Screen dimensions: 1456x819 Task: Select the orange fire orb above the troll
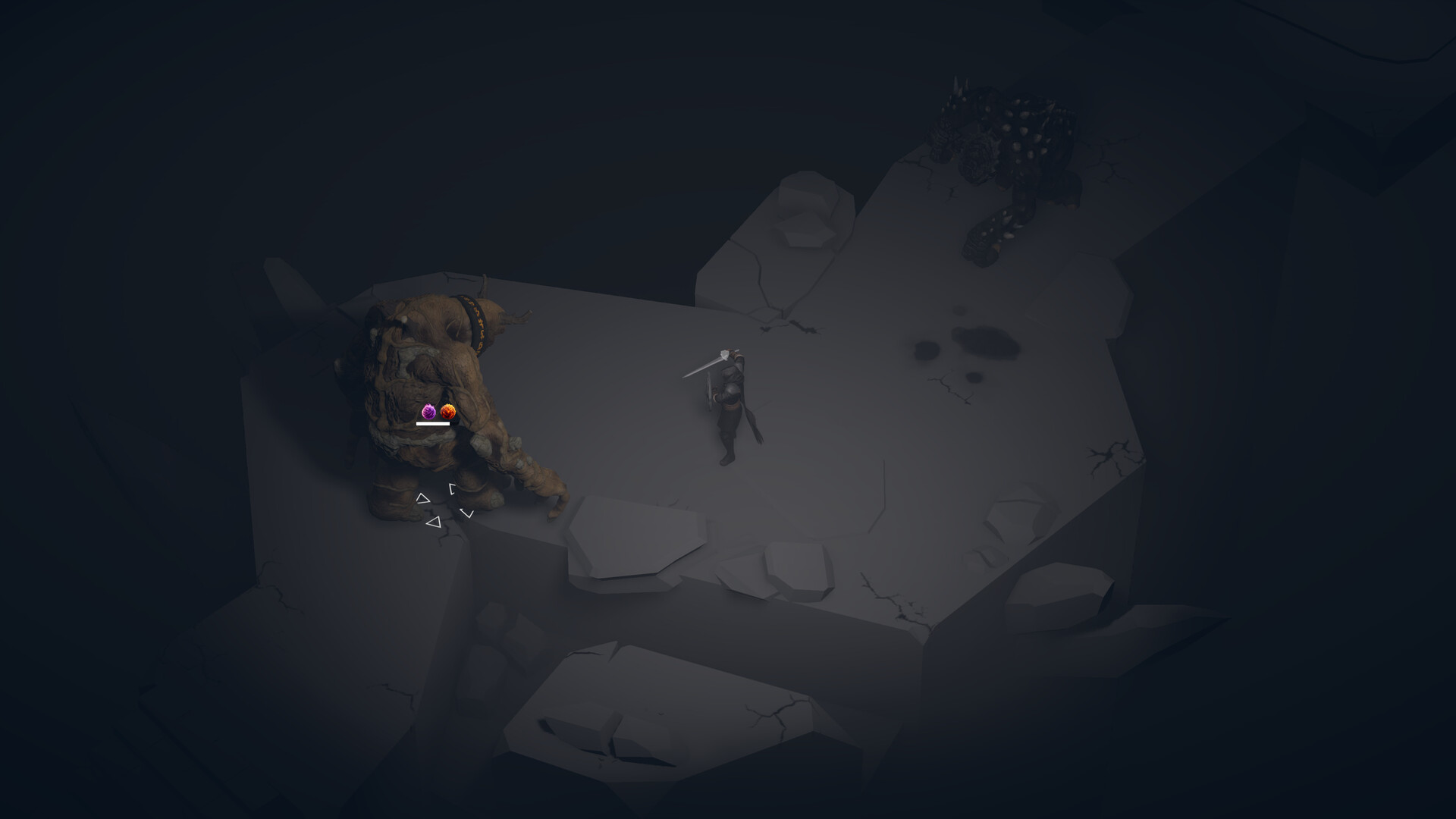[x=447, y=413]
